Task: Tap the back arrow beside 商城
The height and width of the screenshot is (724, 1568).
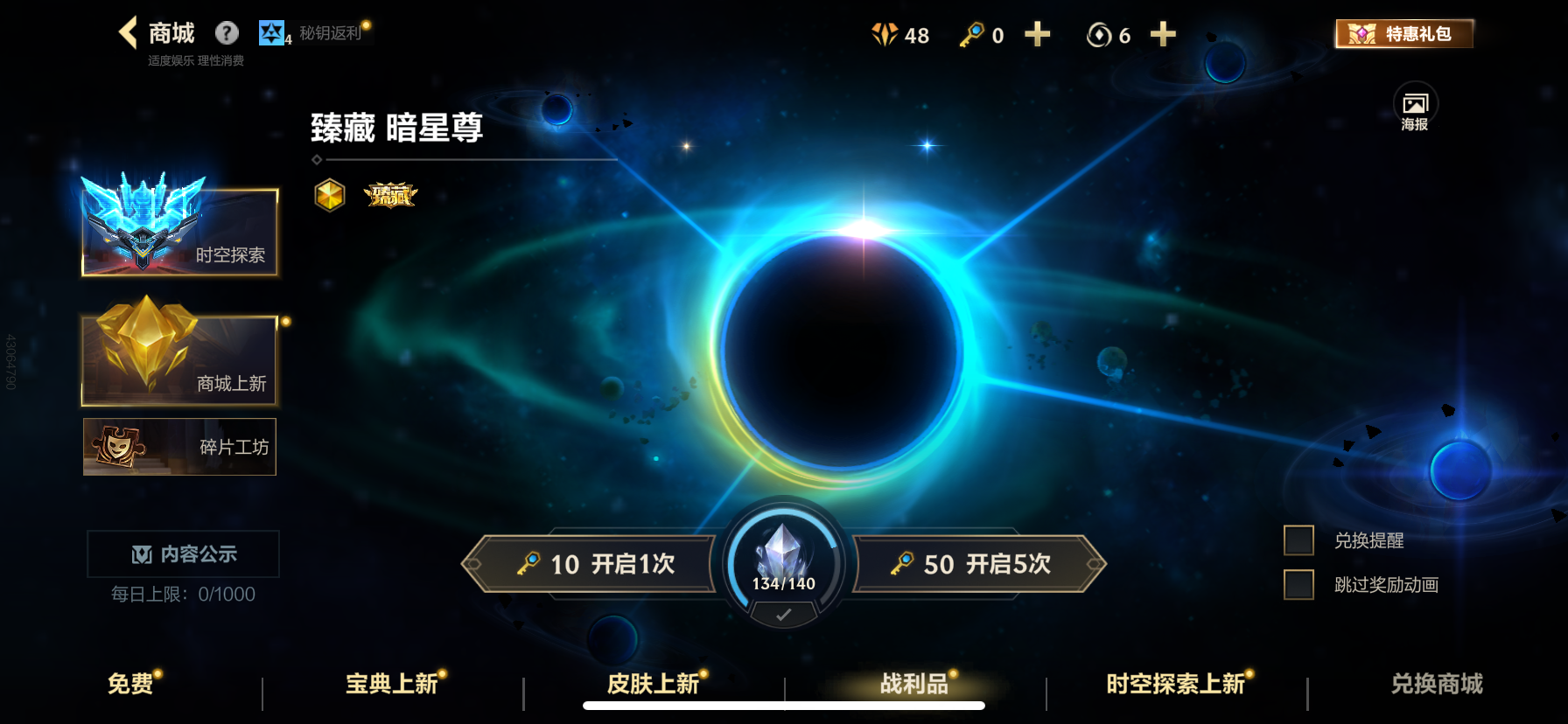Action: point(125,31)
